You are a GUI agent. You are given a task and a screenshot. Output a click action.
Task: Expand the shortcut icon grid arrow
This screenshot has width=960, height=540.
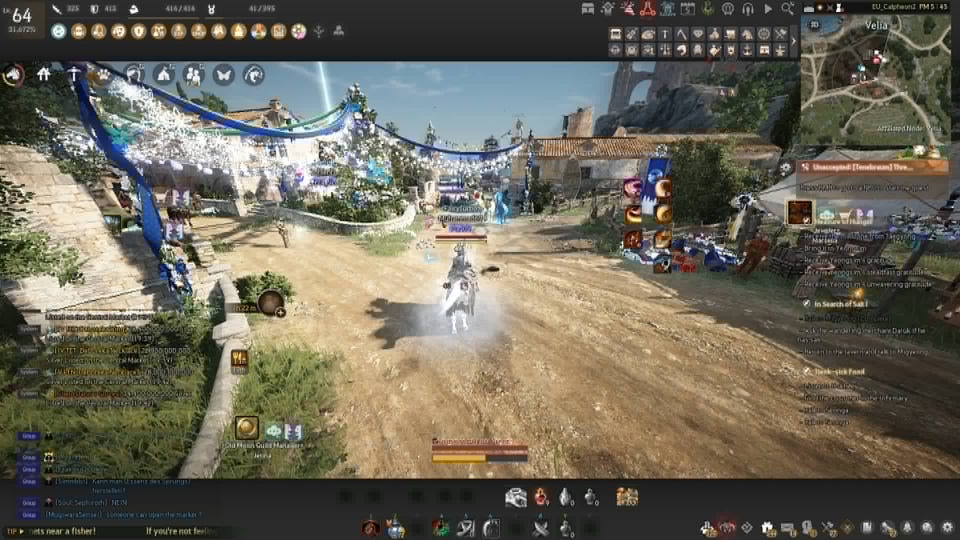coord(795,41)
